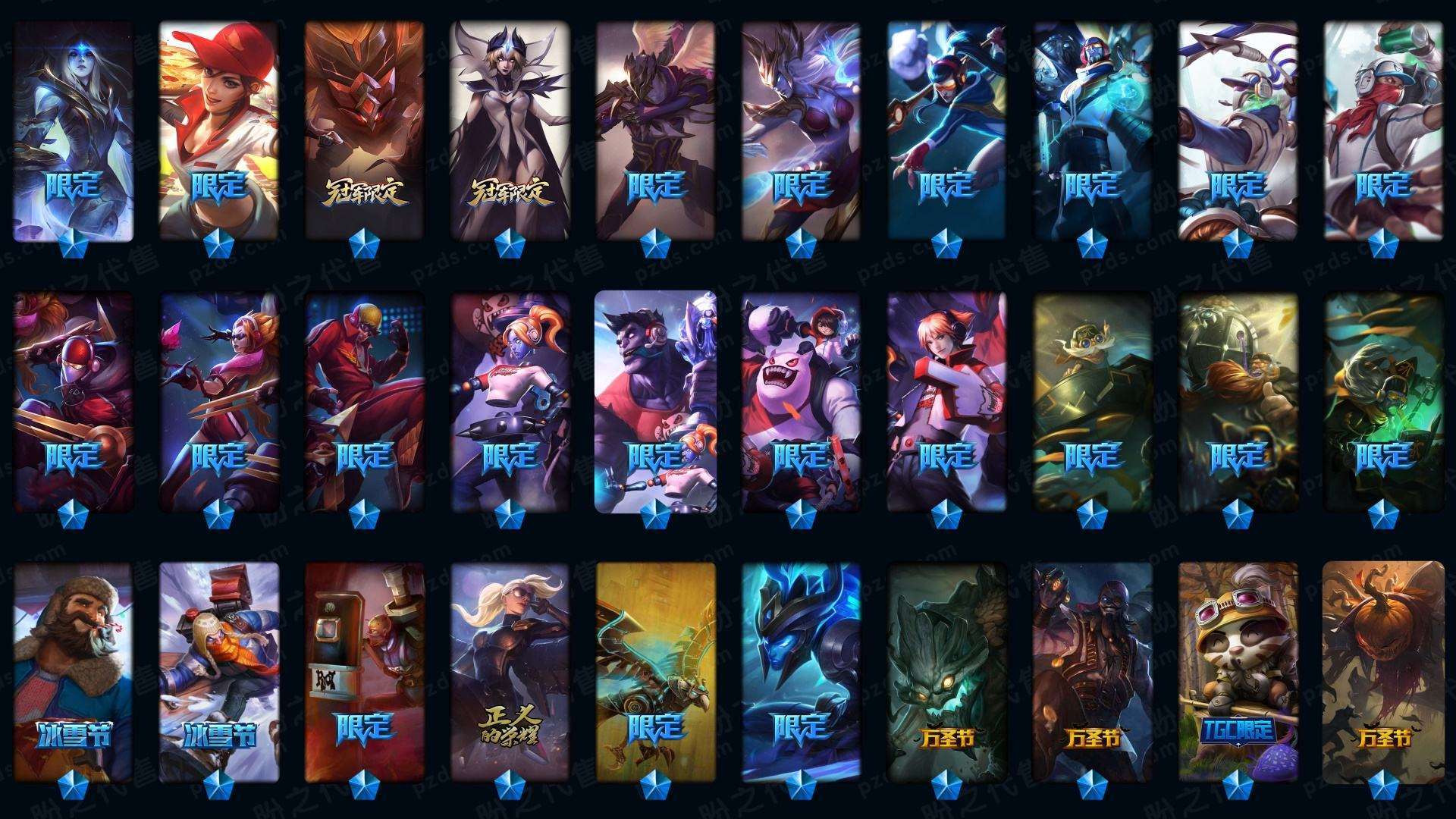The width and height of the screenshot is (1456, 819).
Task: Select the bearded man 冰雪节 skin card
Action: [x=74, y=671]
